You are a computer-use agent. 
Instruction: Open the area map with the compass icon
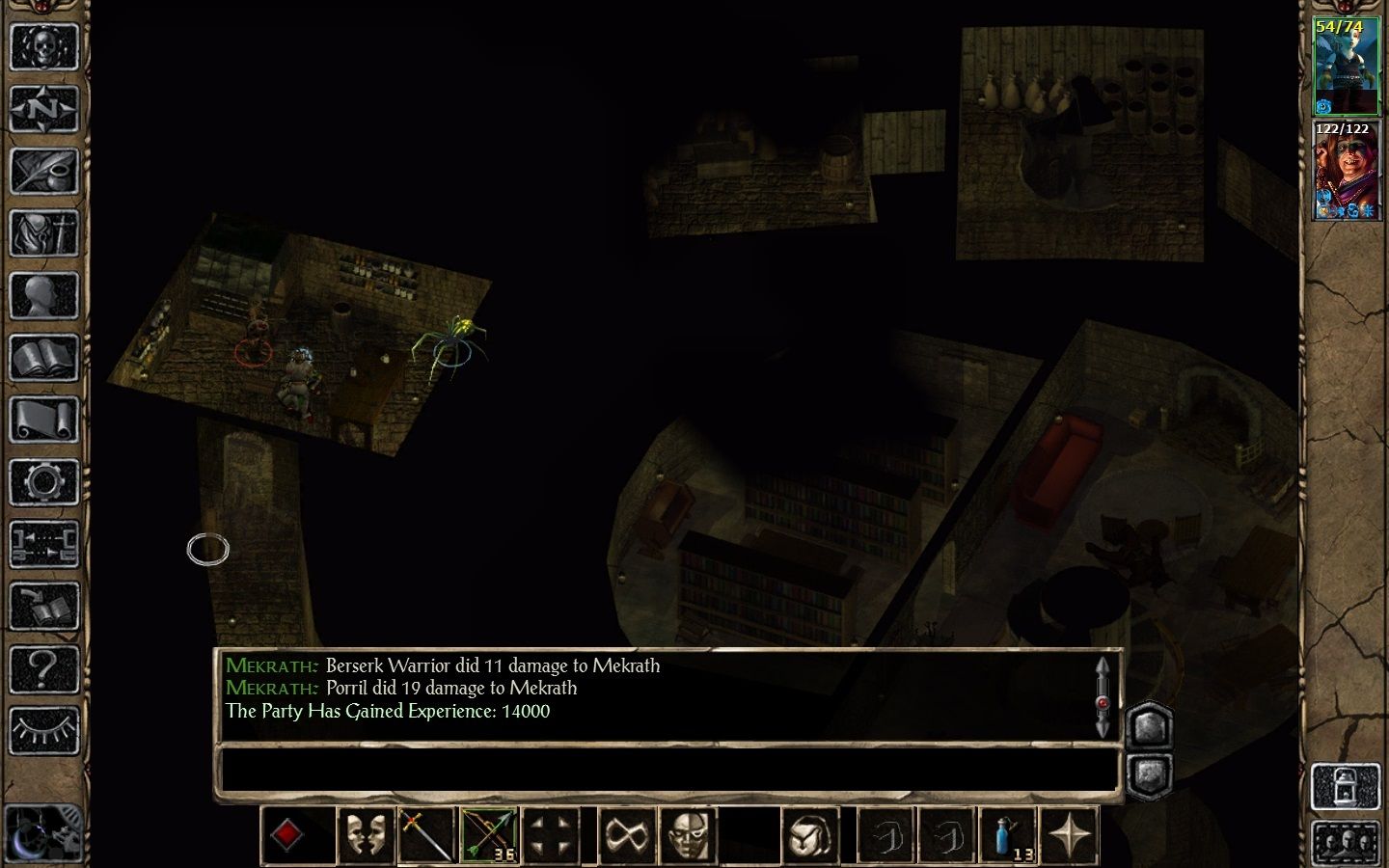pyautogui.click(x=43, y=109)
